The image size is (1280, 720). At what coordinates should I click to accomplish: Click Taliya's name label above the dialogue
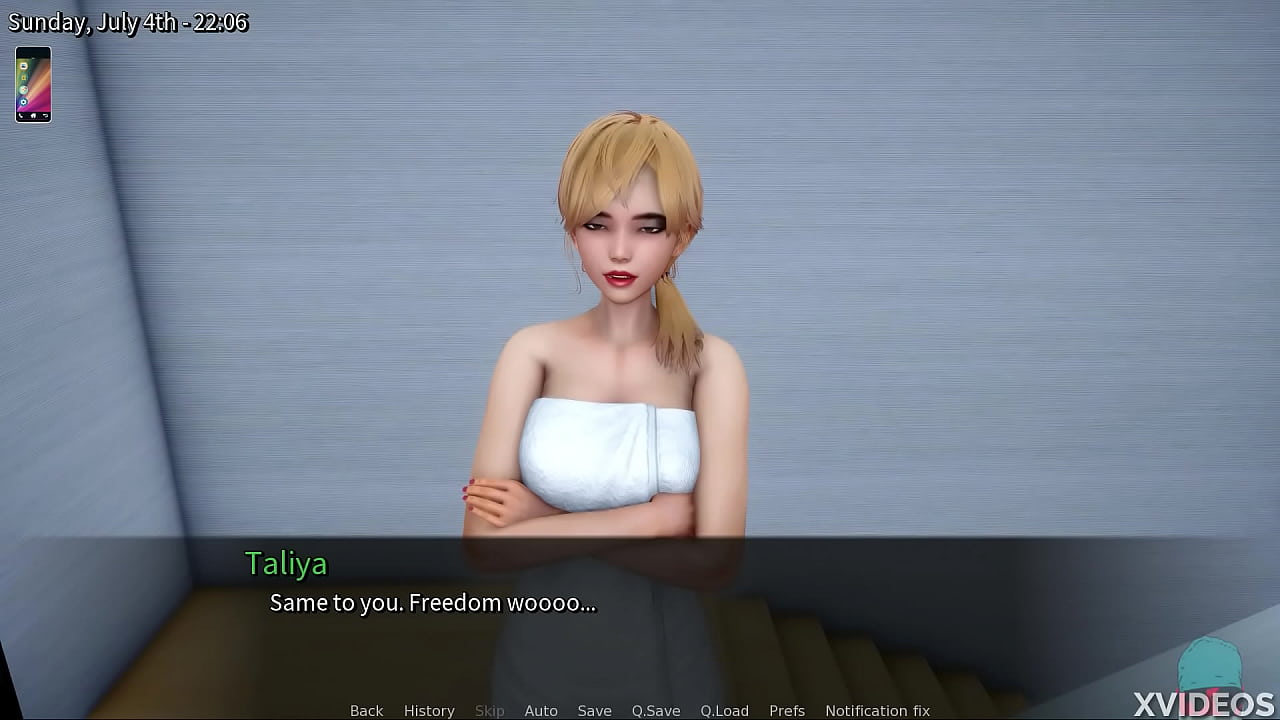[x=287, y=565]
